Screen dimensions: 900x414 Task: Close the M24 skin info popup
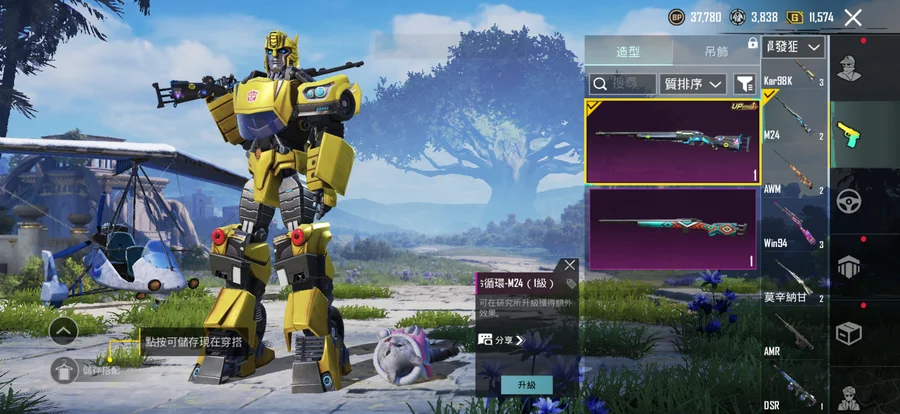pos(569,266)
